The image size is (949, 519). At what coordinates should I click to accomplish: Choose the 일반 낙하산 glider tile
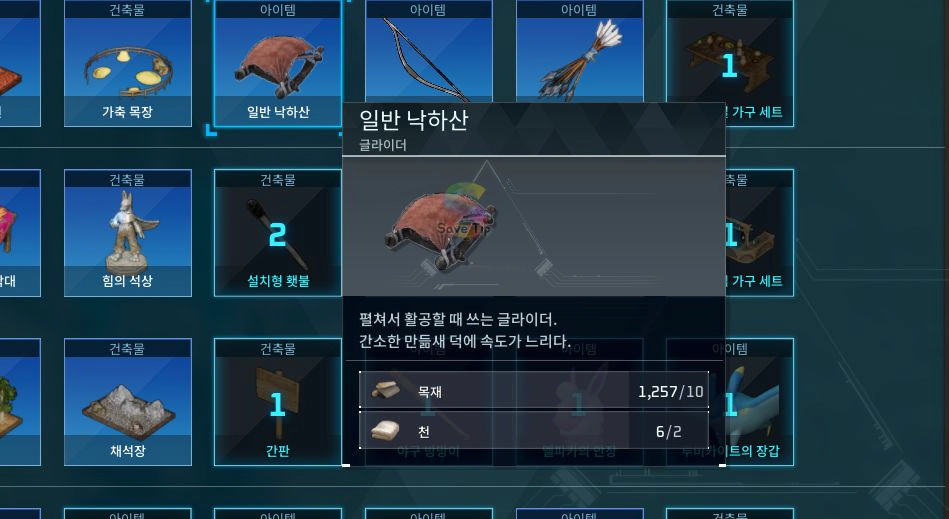277,64
